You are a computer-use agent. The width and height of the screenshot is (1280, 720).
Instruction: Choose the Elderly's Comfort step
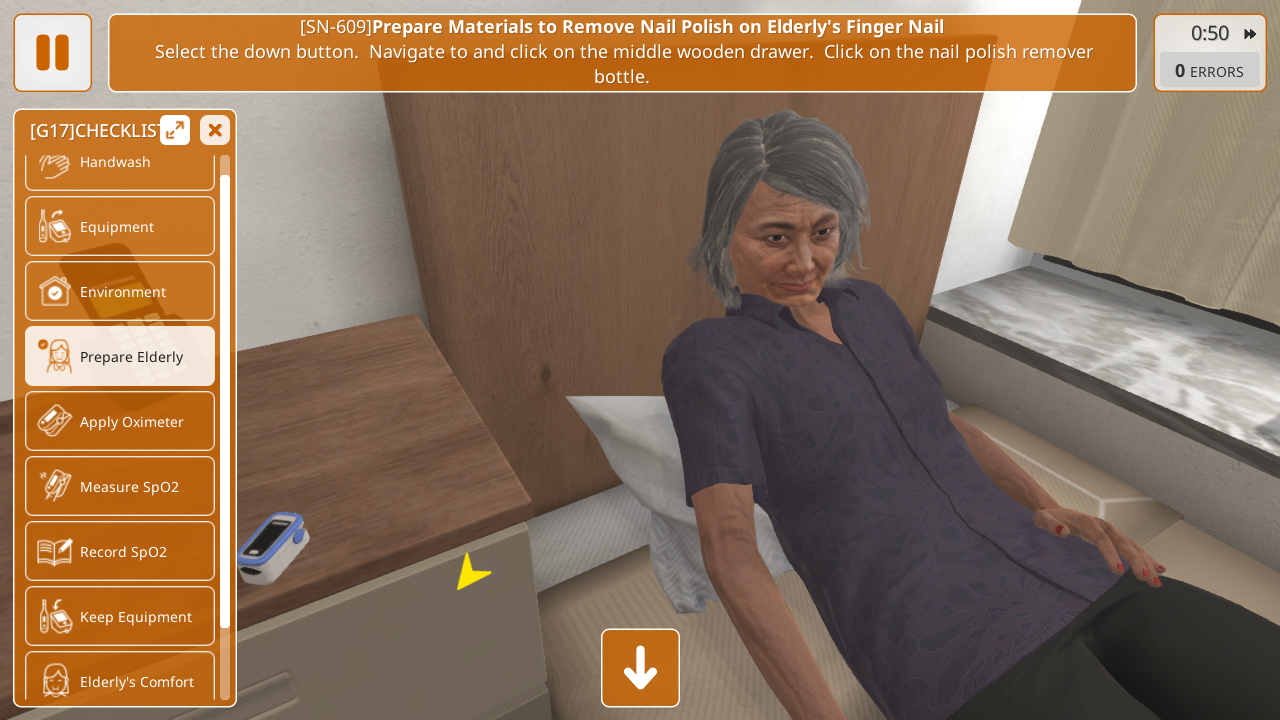click(x=120, y=678)
